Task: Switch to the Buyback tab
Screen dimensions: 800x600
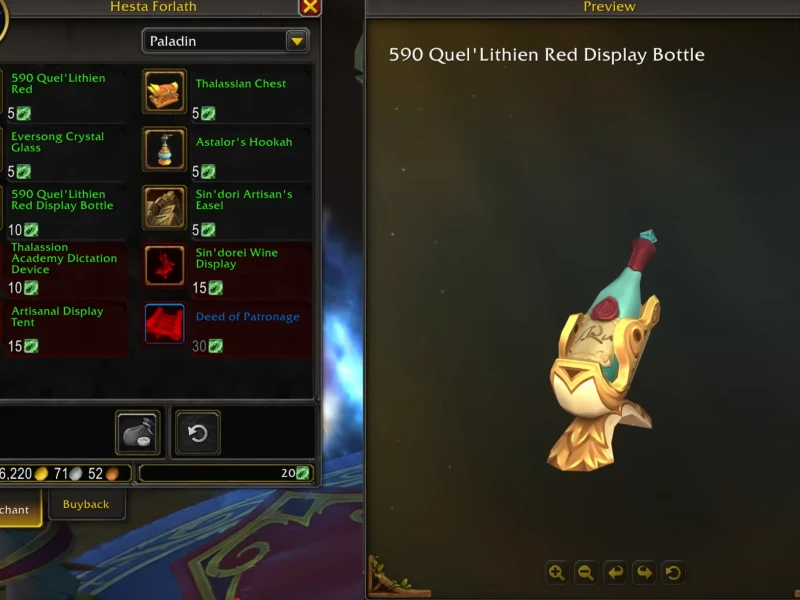Action: tap(86, 504)
